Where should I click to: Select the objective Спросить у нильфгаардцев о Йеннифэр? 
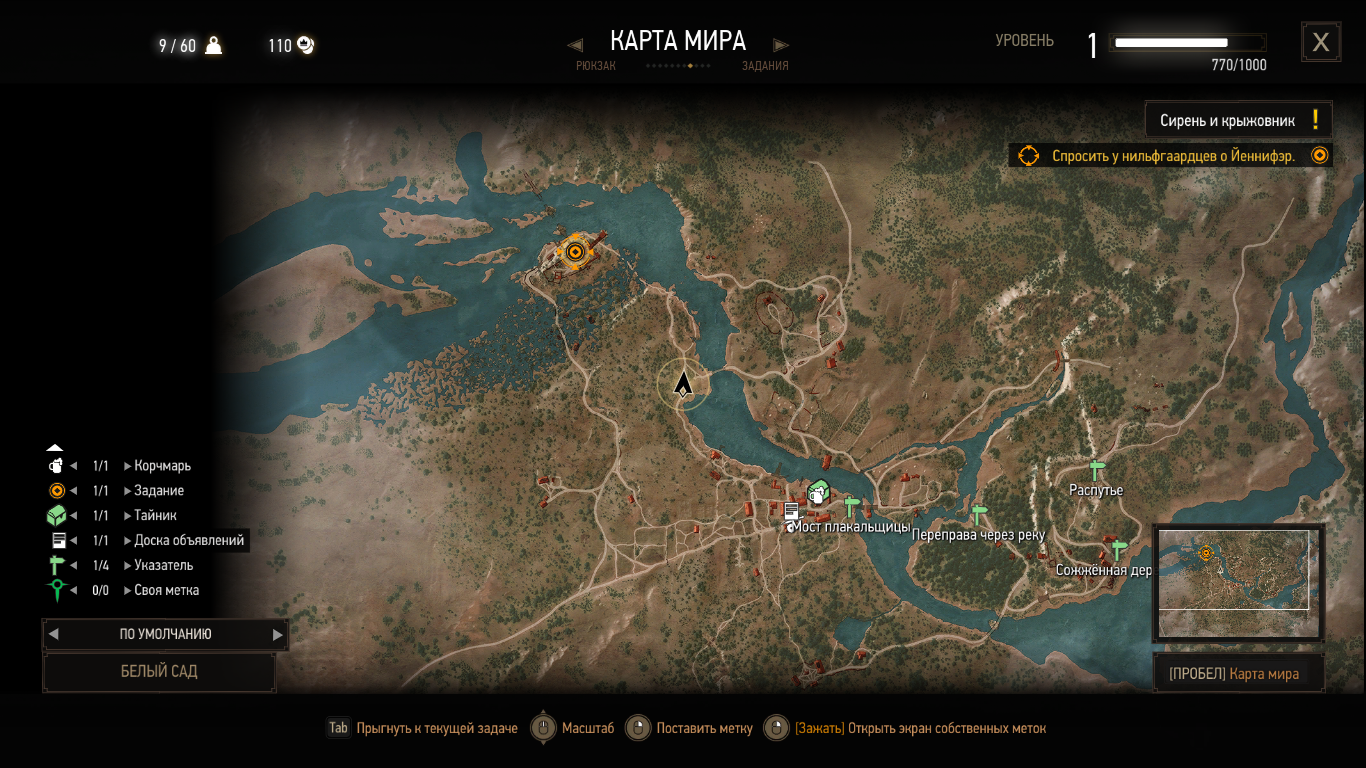(x=1172, y=156)
